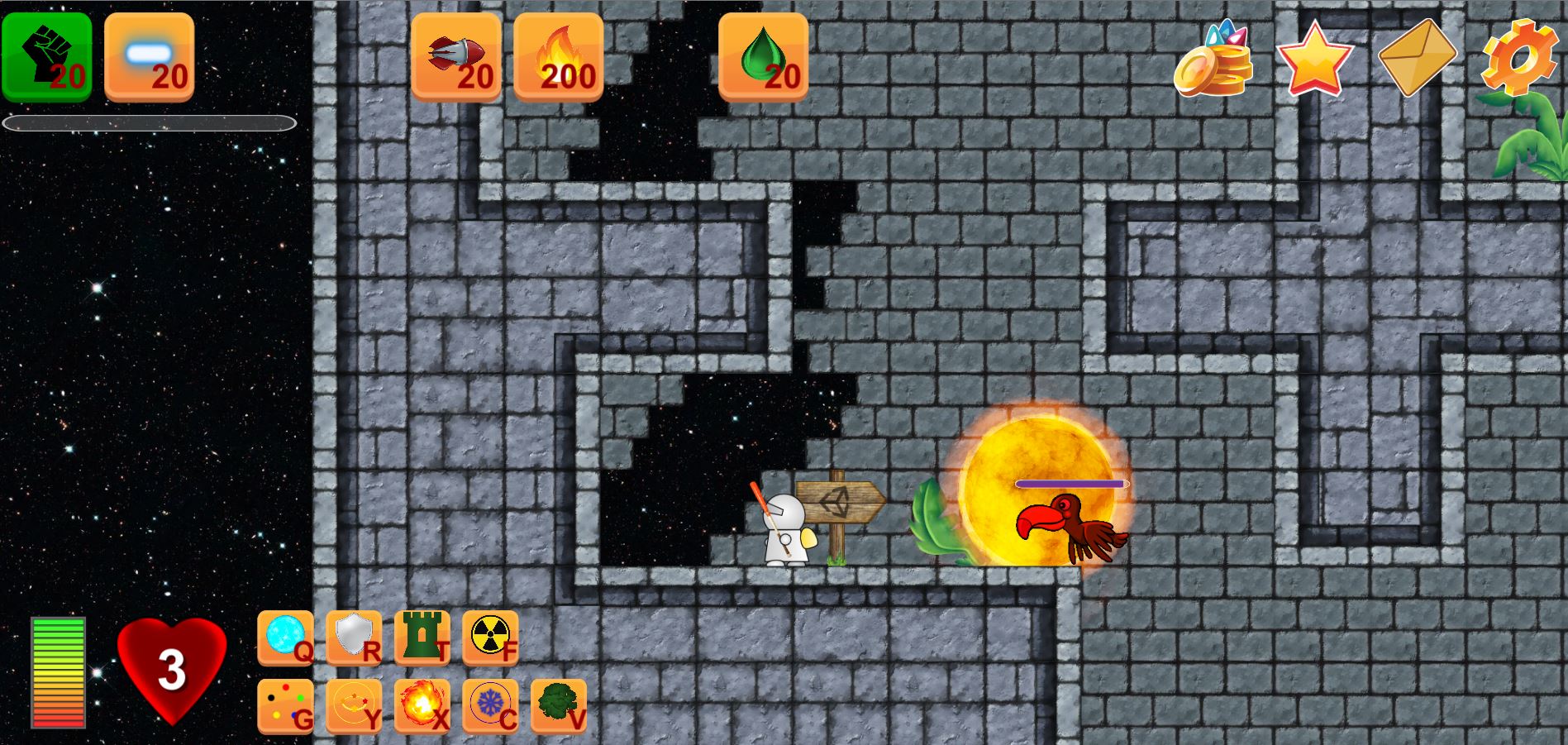Use the green castle tower ability
Image resolution: width=1568 pixels, height=745 pixels.
click(422, 638)
